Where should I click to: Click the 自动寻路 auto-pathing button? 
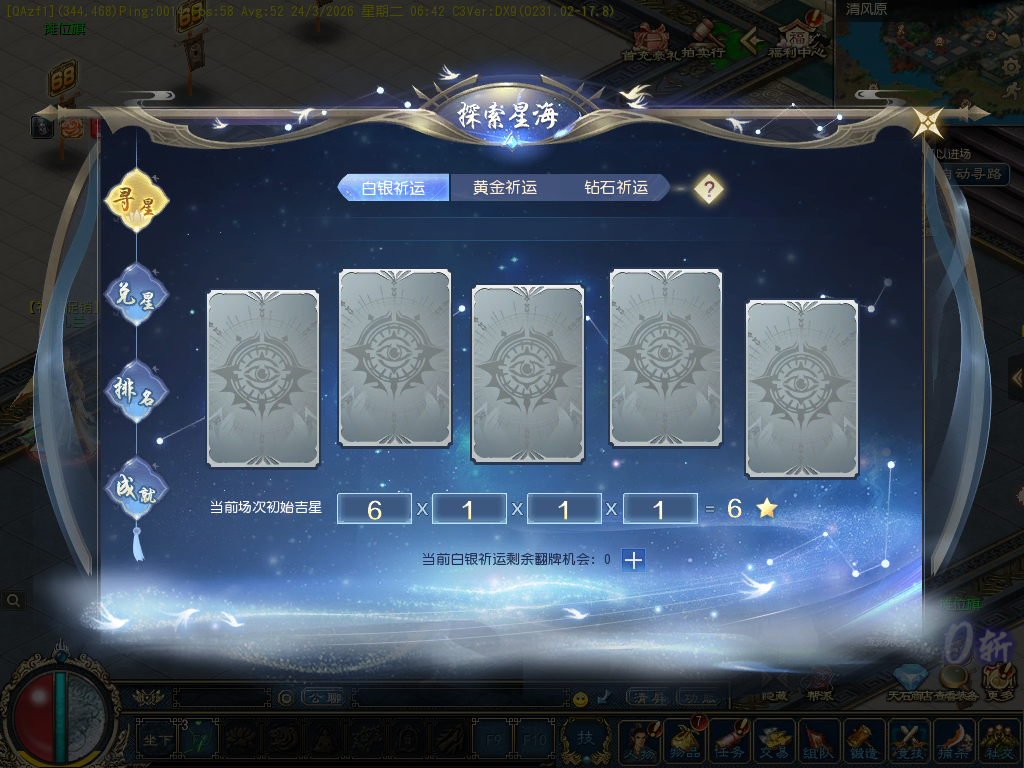click(x=972, y=174)
